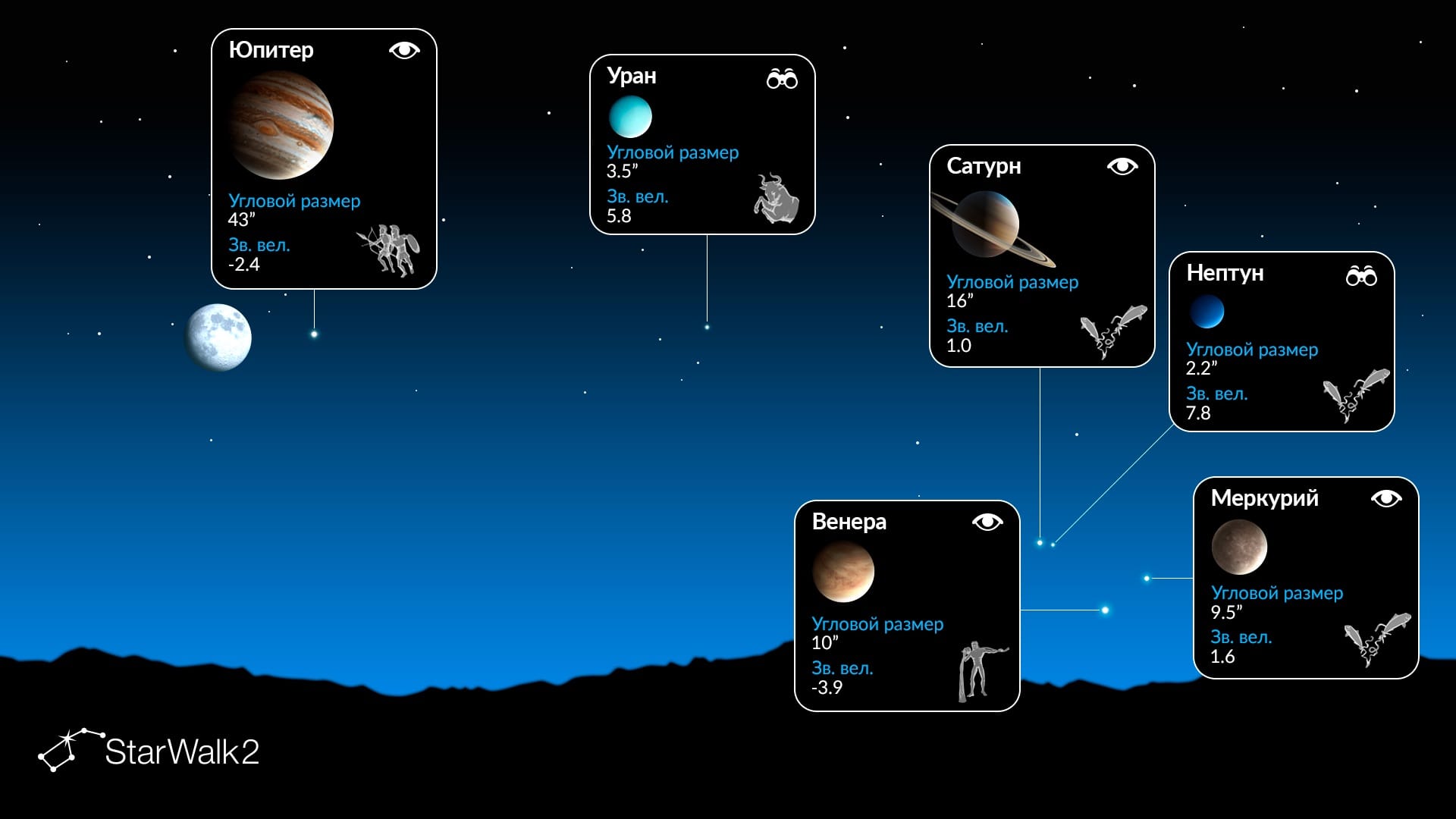Click the StarWalk2 logo
The image size is (1456, 819).
(x=149, y=751)
